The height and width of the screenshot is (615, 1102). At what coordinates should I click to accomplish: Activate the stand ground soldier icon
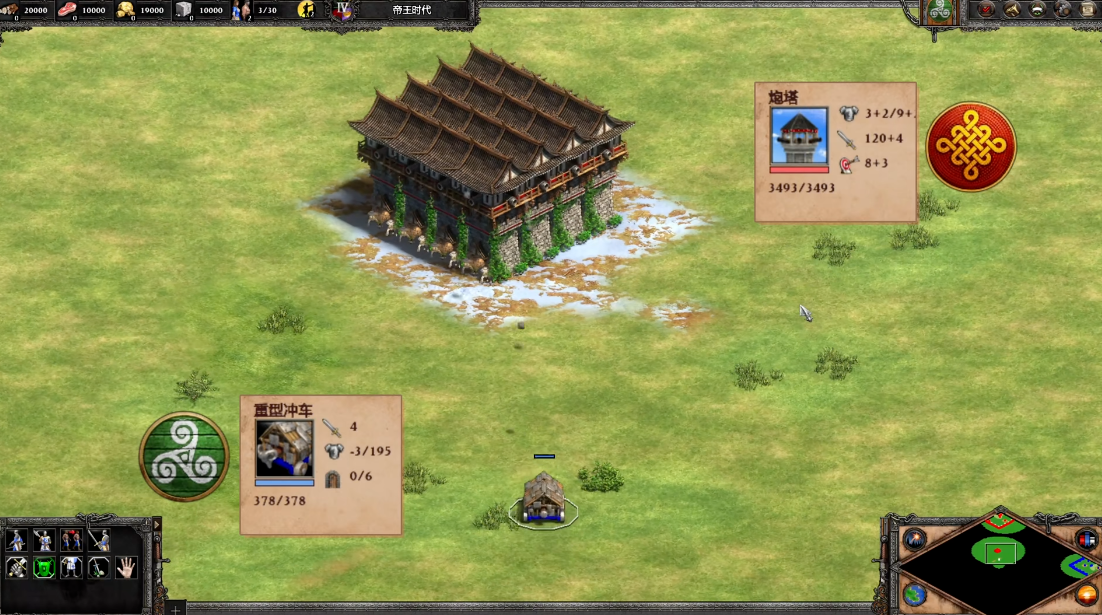71,568
